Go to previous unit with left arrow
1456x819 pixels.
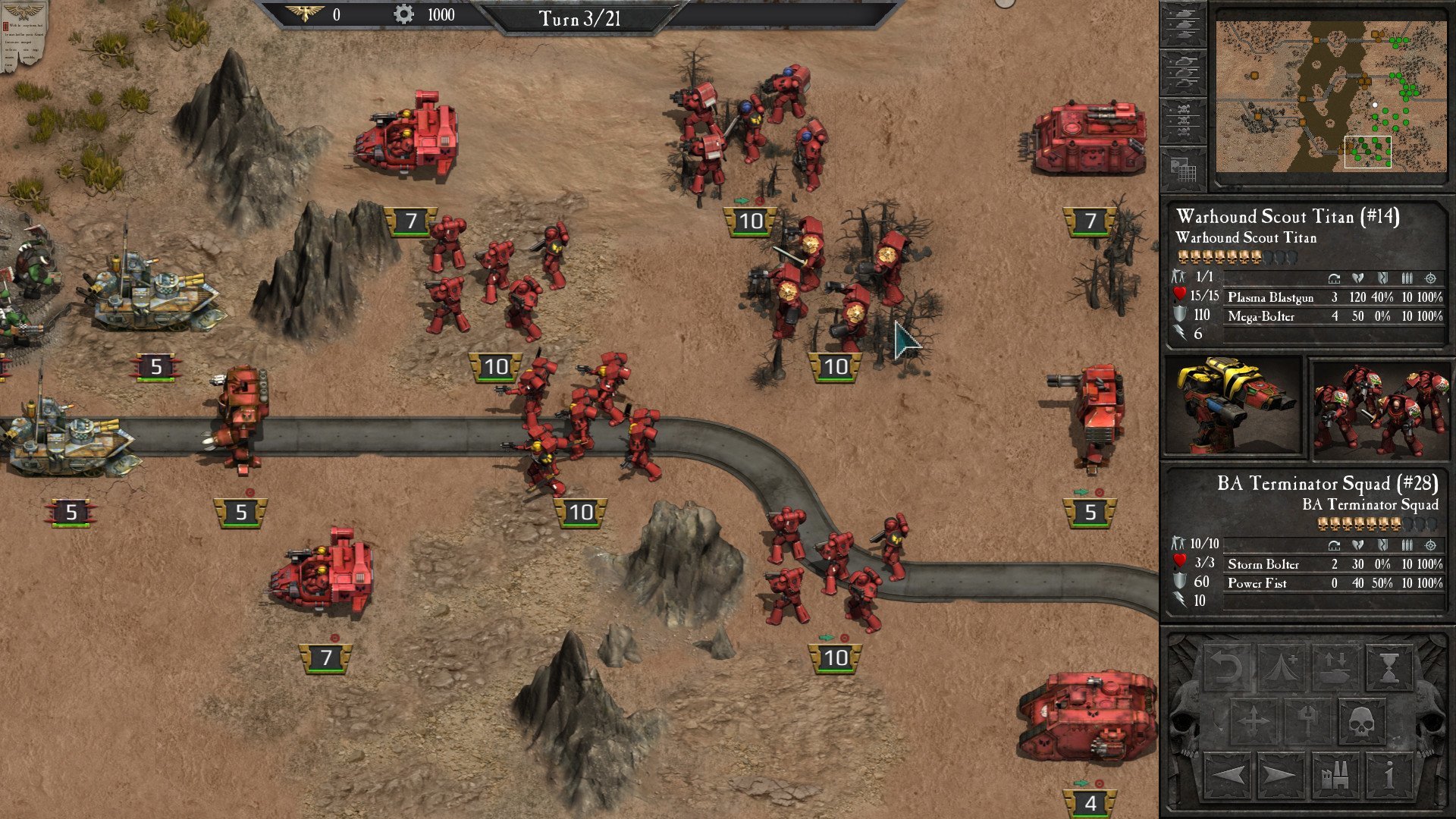[x=1226, y=775]
